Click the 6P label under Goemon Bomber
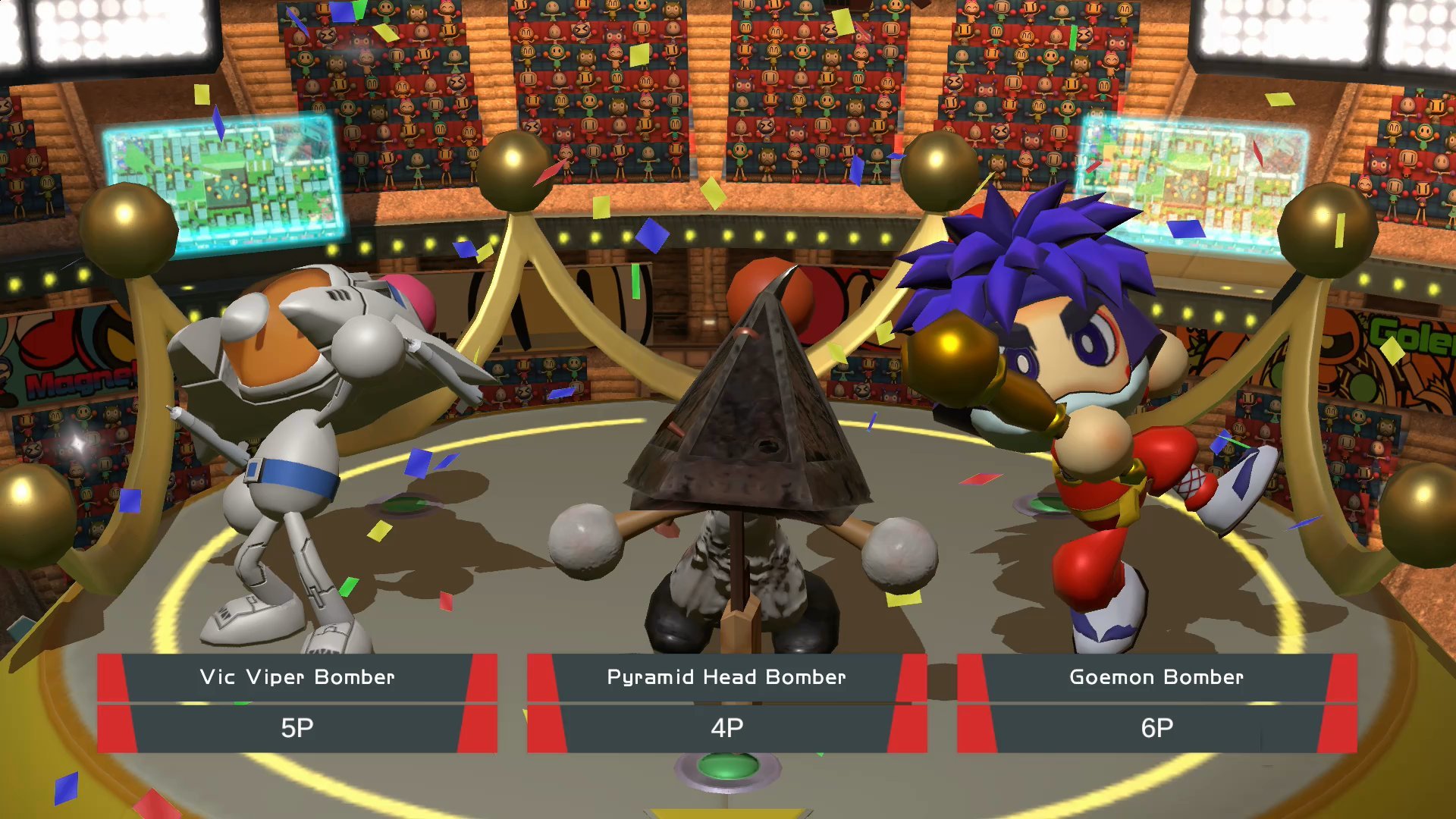1456x819 pixels. [1156, 726]
